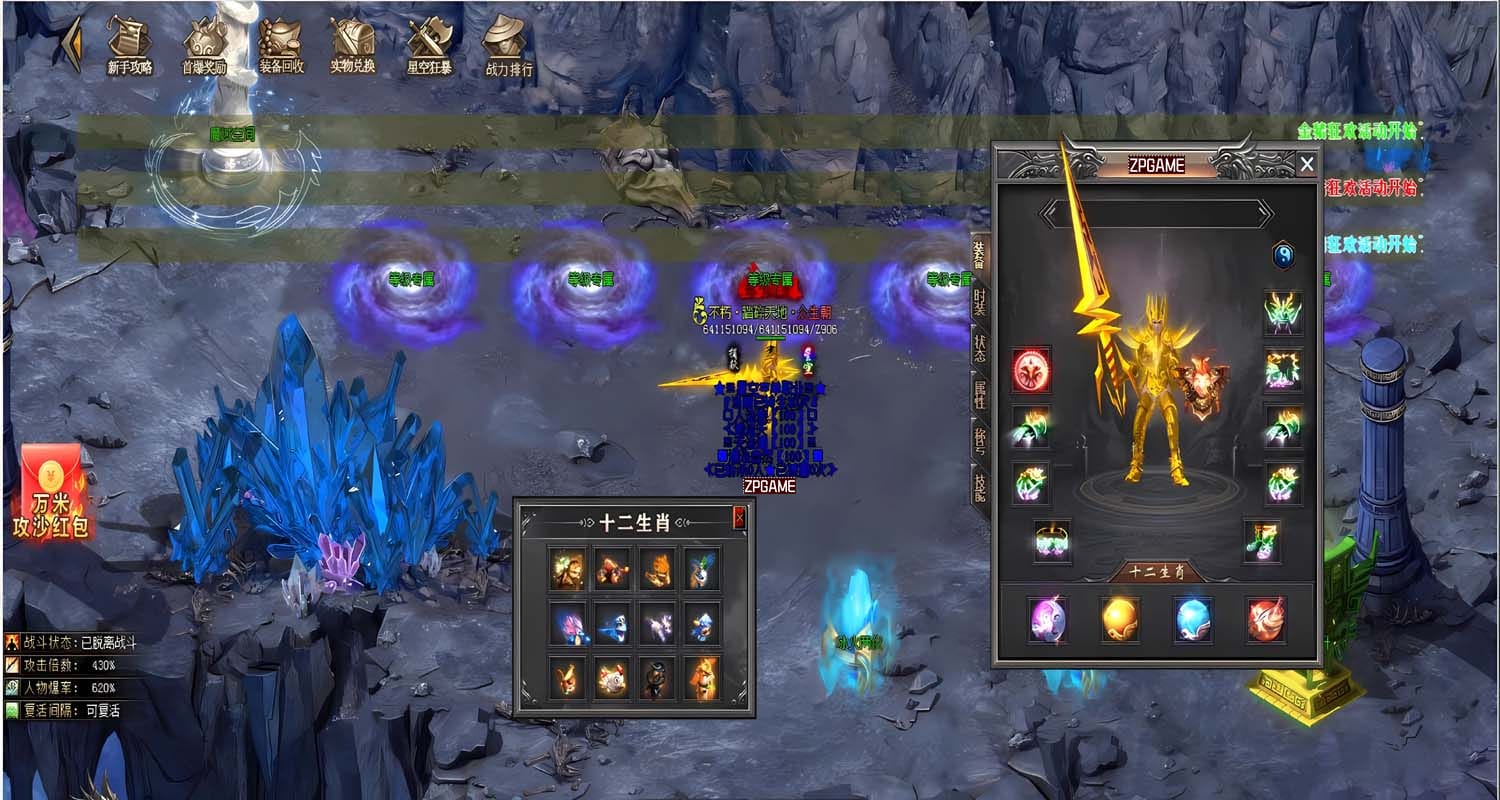Open the 实物兑换 exchange menu
1500x800 pixels.
click(x=353, y=46)
